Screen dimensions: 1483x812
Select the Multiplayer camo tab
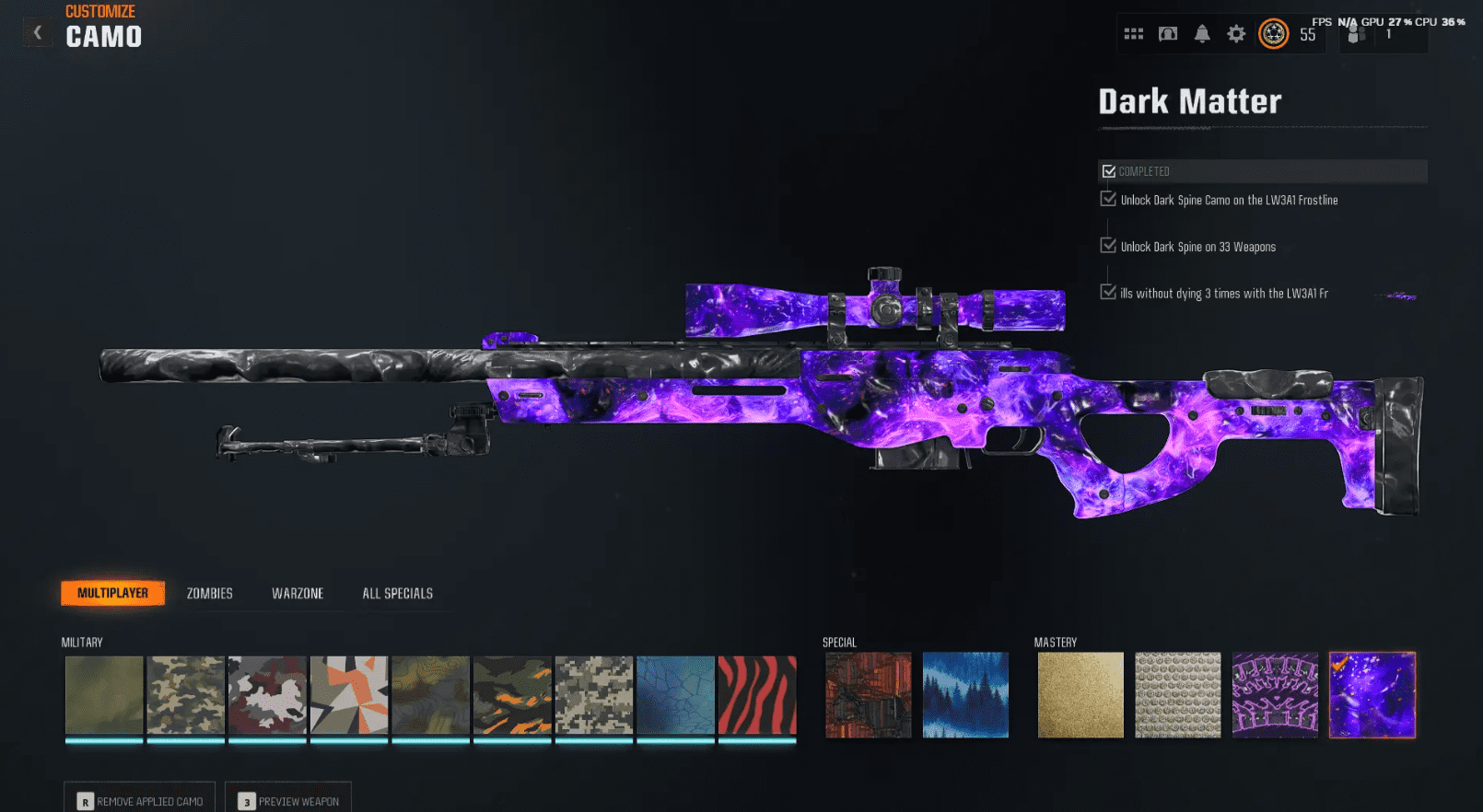[x=112, y=593]
